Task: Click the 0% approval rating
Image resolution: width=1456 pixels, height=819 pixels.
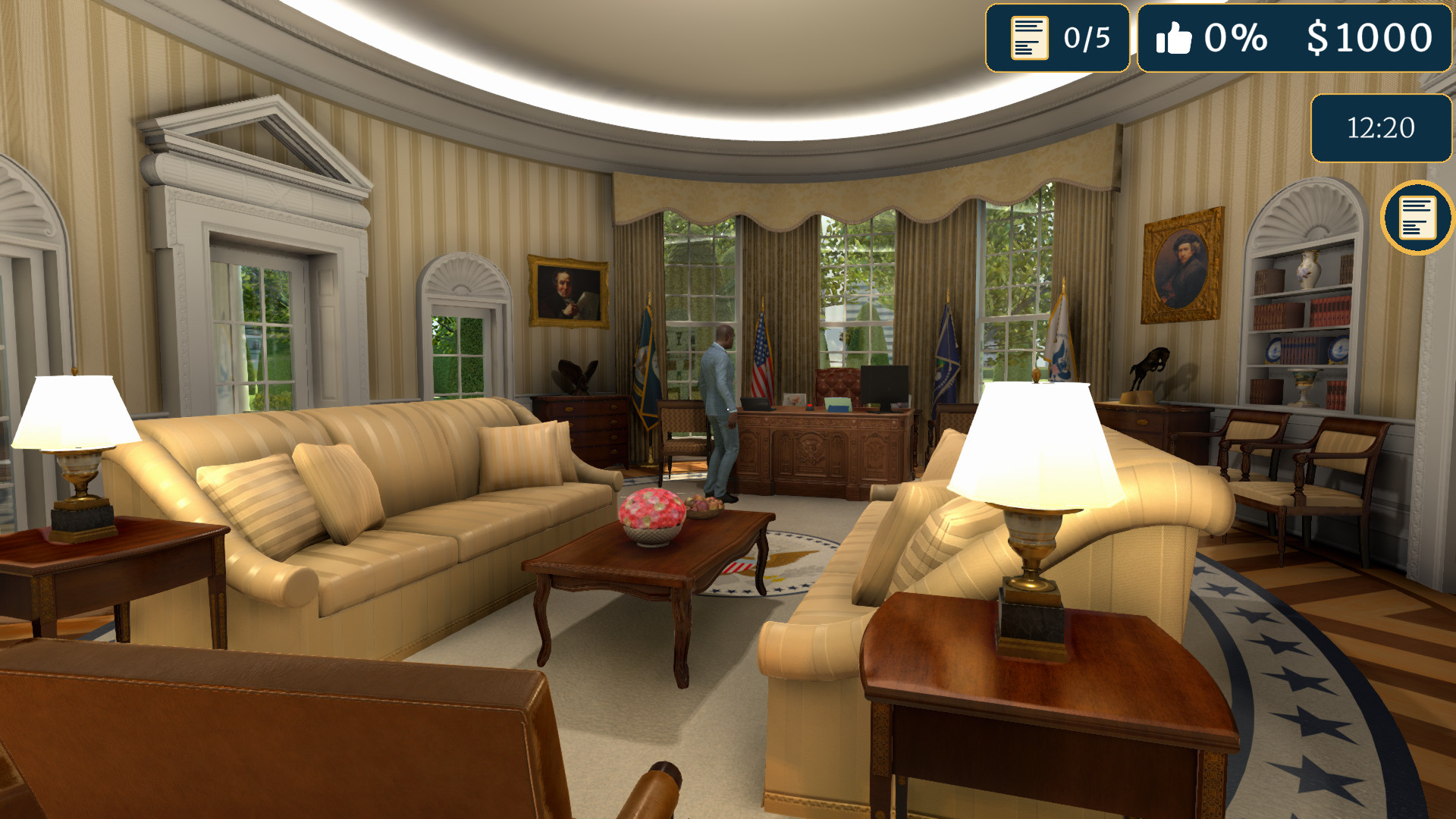Action: 1236,35
